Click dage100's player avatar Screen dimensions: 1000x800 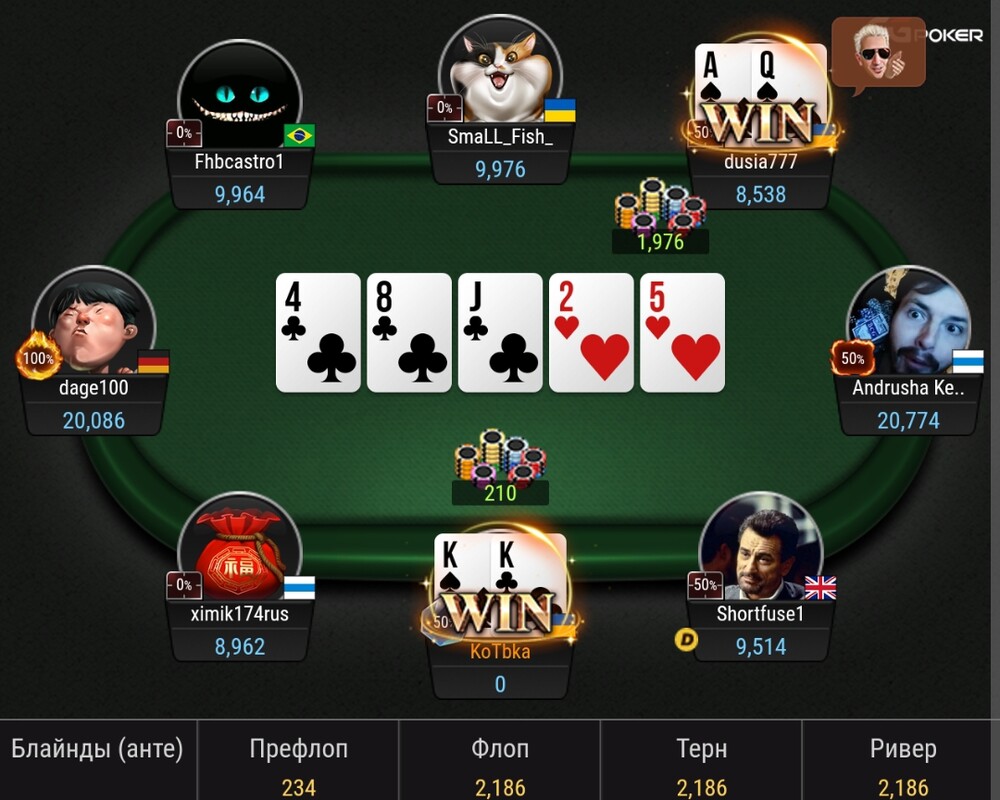click(x=94, y=325)
